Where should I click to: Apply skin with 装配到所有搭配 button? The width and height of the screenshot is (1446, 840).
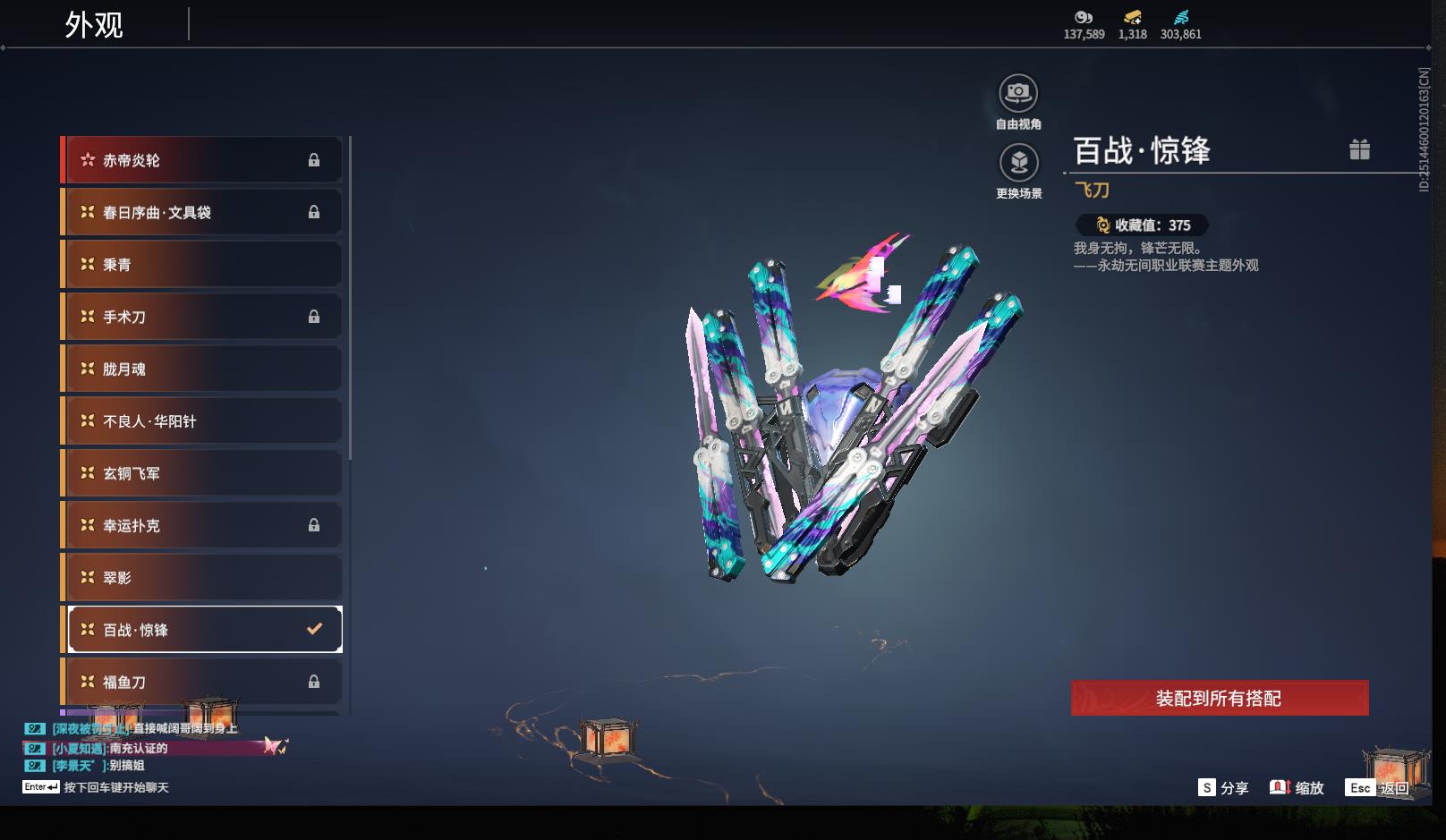[x=1219, y=698]
